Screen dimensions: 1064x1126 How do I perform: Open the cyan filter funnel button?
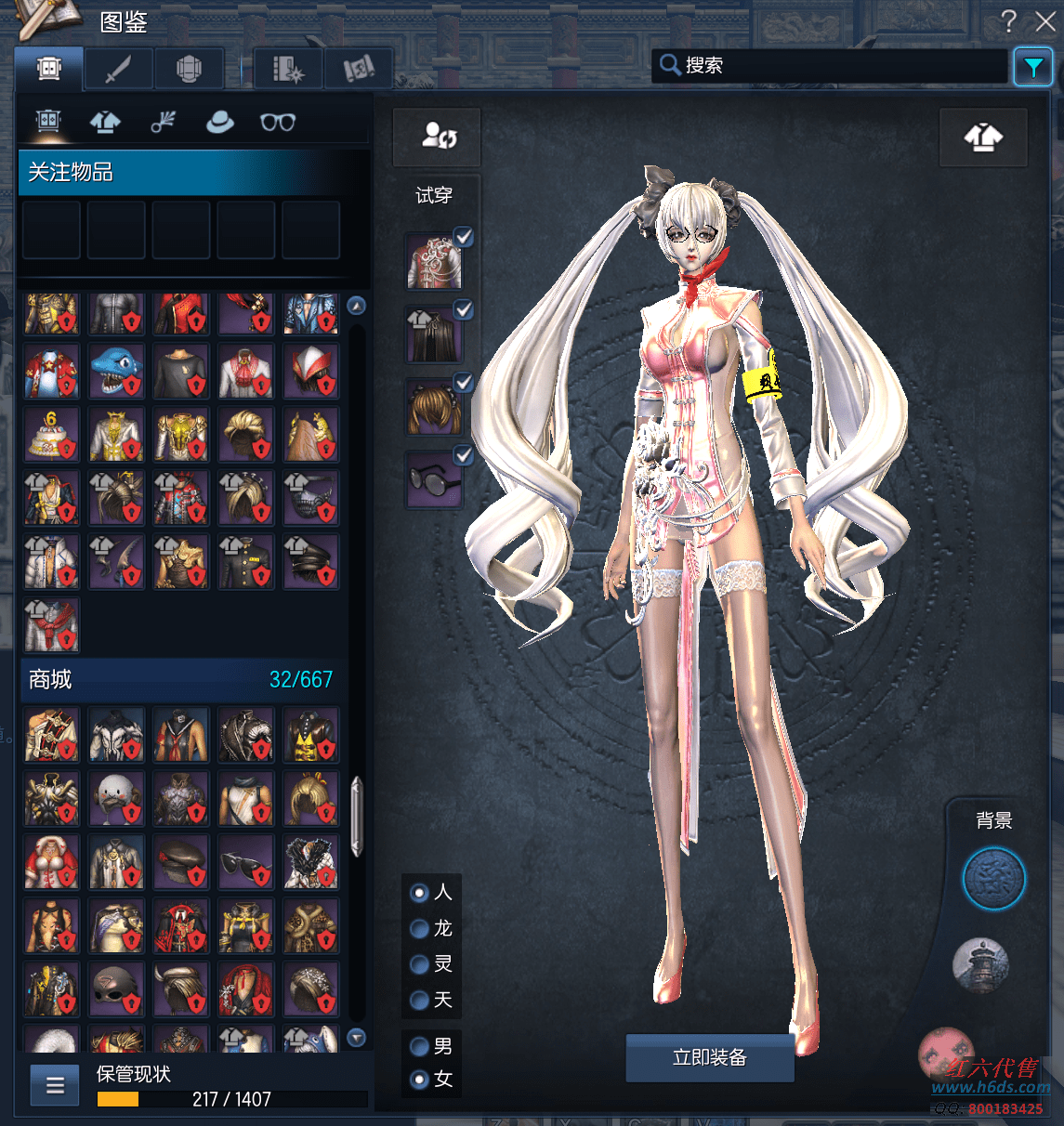click(x=1032, y=67)
